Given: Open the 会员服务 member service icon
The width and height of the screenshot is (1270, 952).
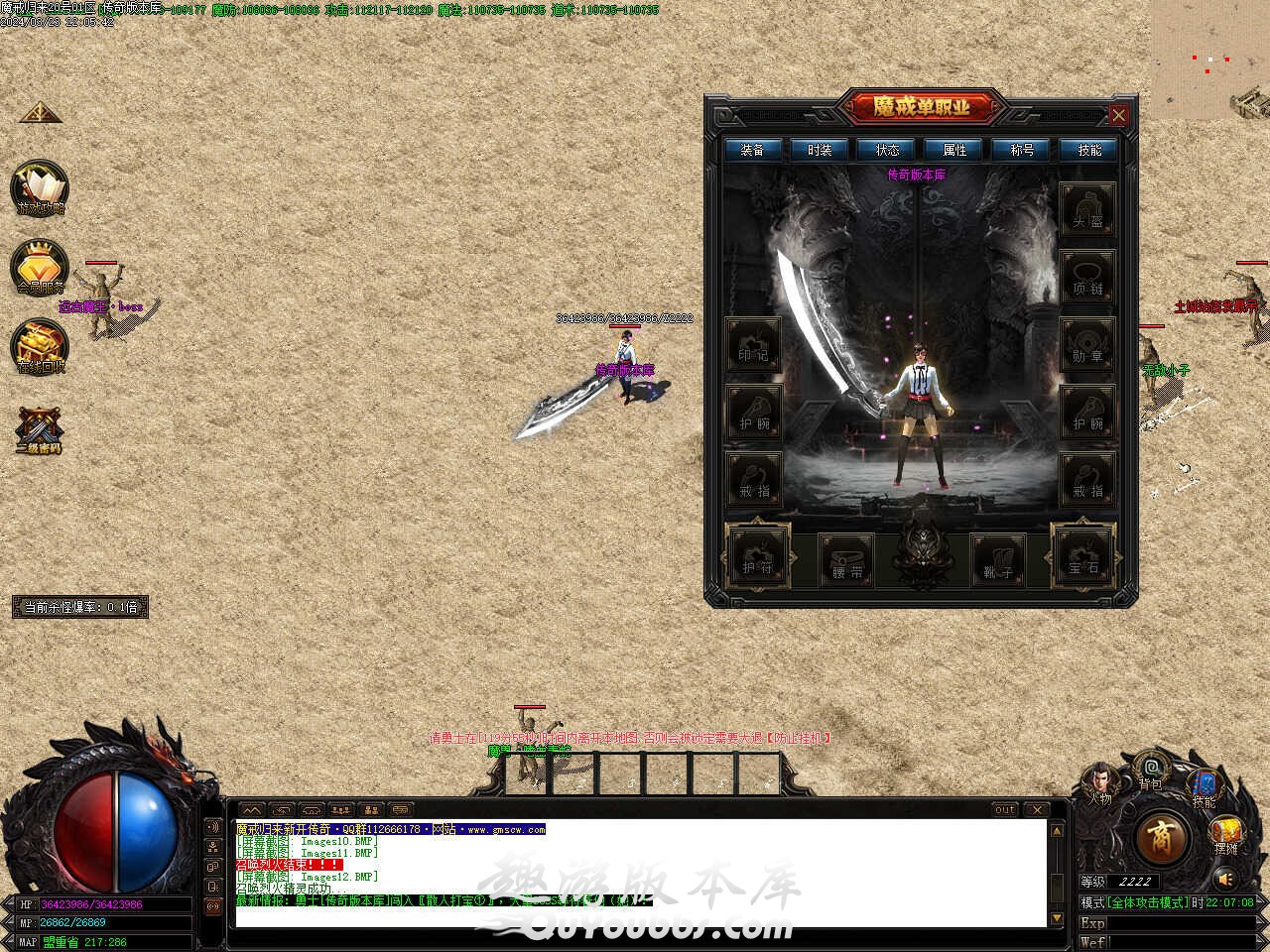Looking at the screenshot, I should pyautogui.click(x=40, y=266).
